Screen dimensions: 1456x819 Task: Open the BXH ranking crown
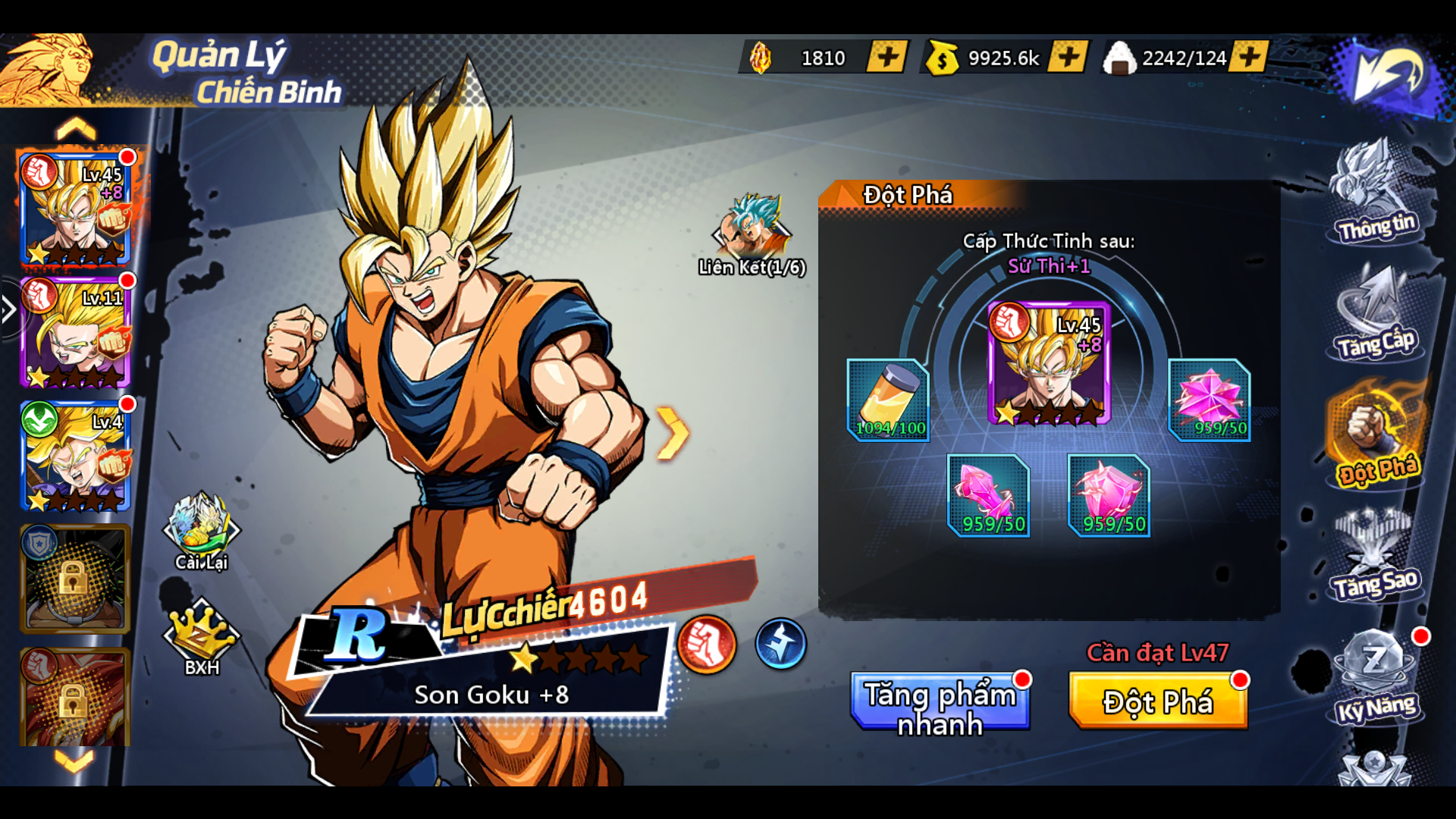201,637
